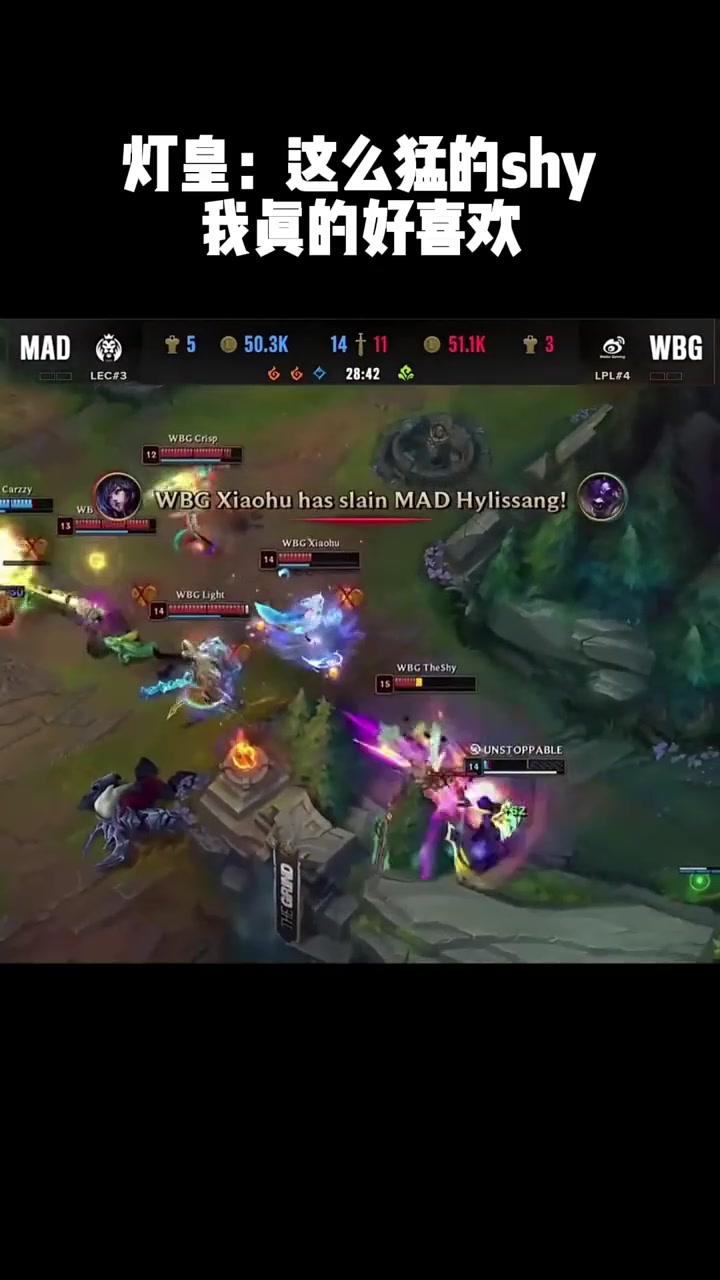Select the killer champion portrait in kill banner
This screenshot has width=720, height=1280.
tap(118, 497)
